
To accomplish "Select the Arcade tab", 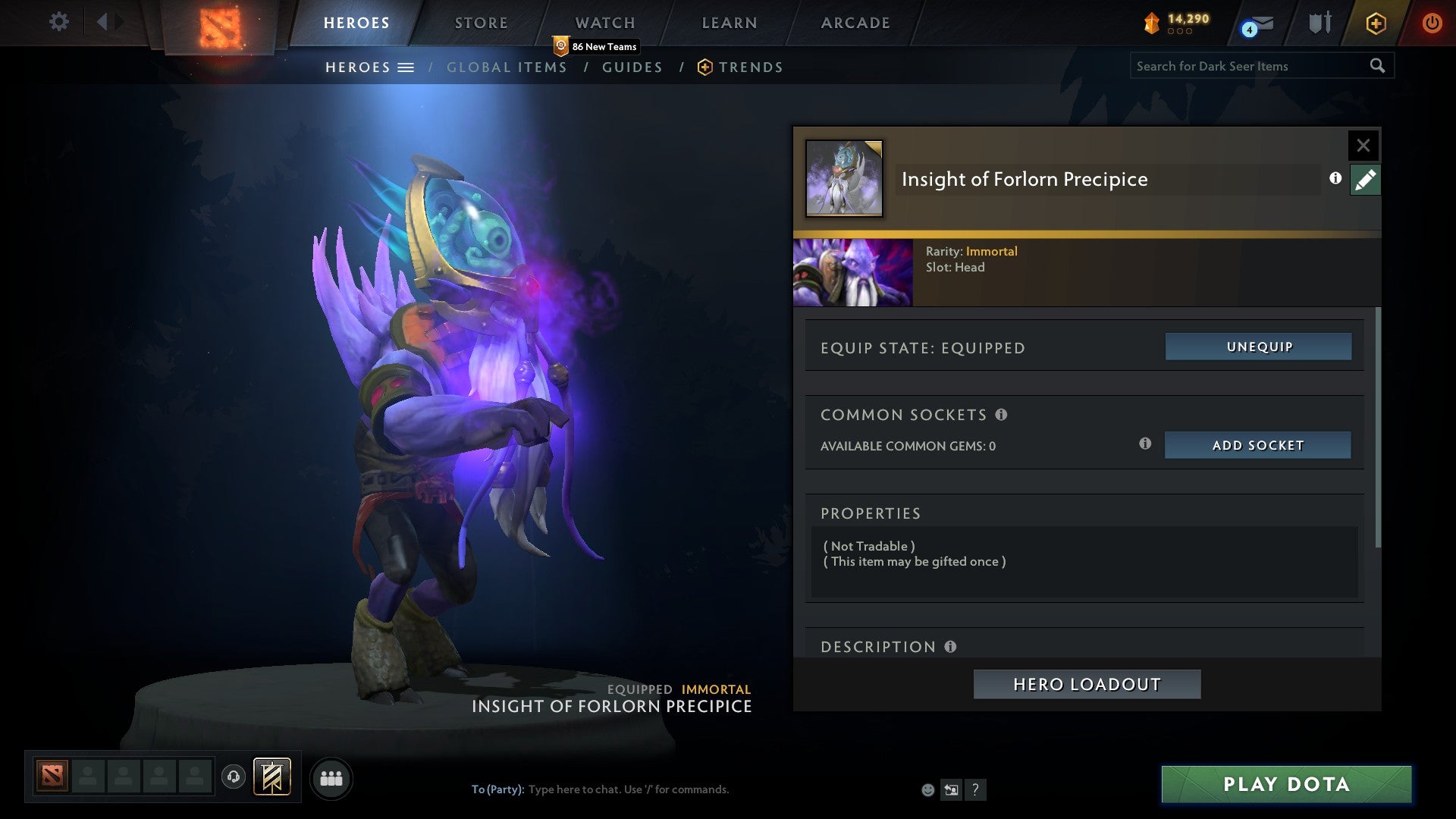I will click(855, 23).
